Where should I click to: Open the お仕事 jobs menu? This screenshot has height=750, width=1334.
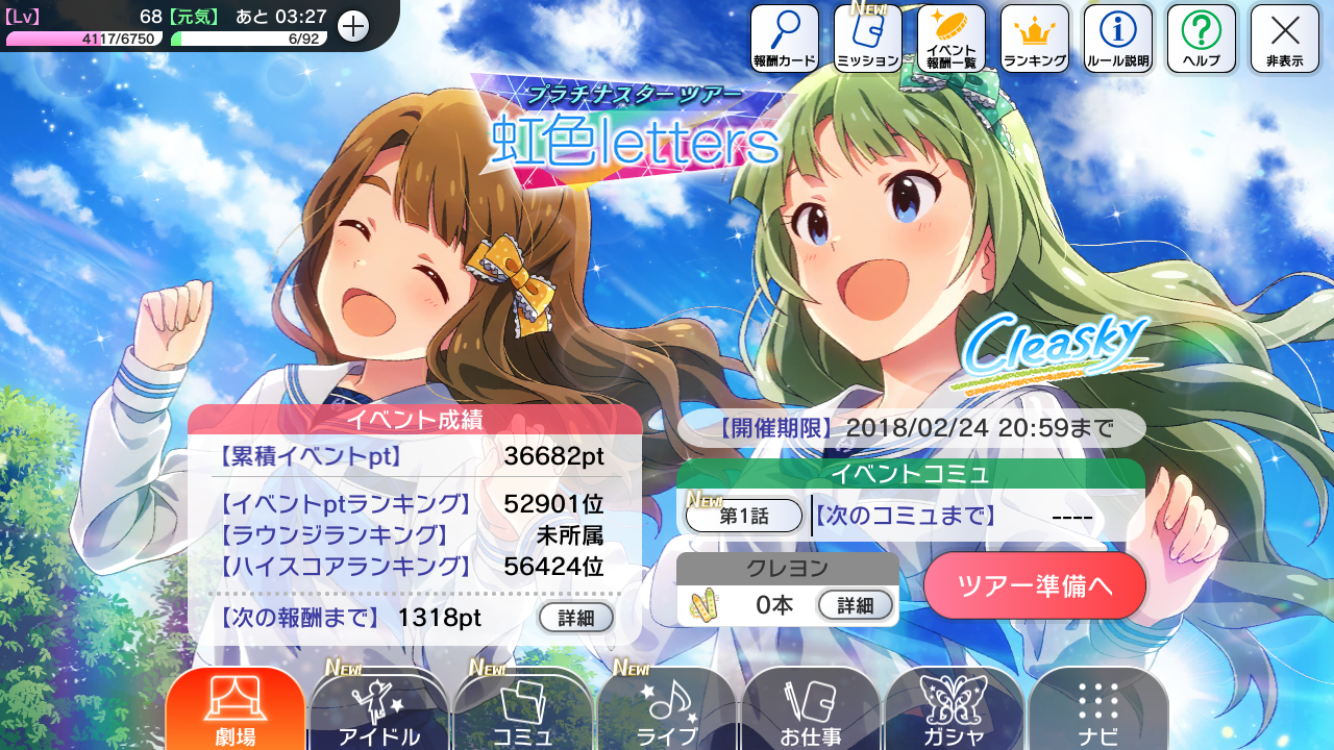tap(811, 710)
